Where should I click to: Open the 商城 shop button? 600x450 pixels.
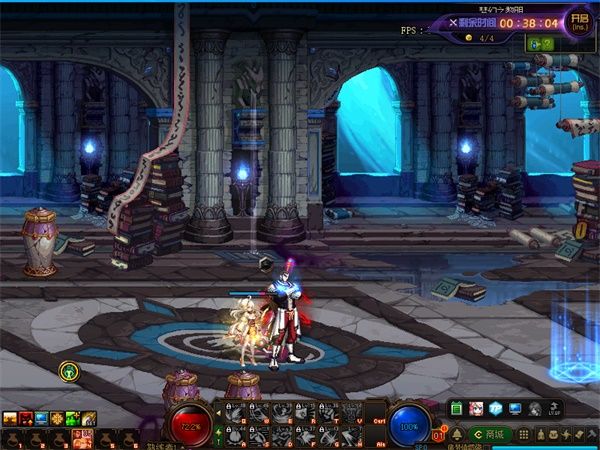coord(492,434)
